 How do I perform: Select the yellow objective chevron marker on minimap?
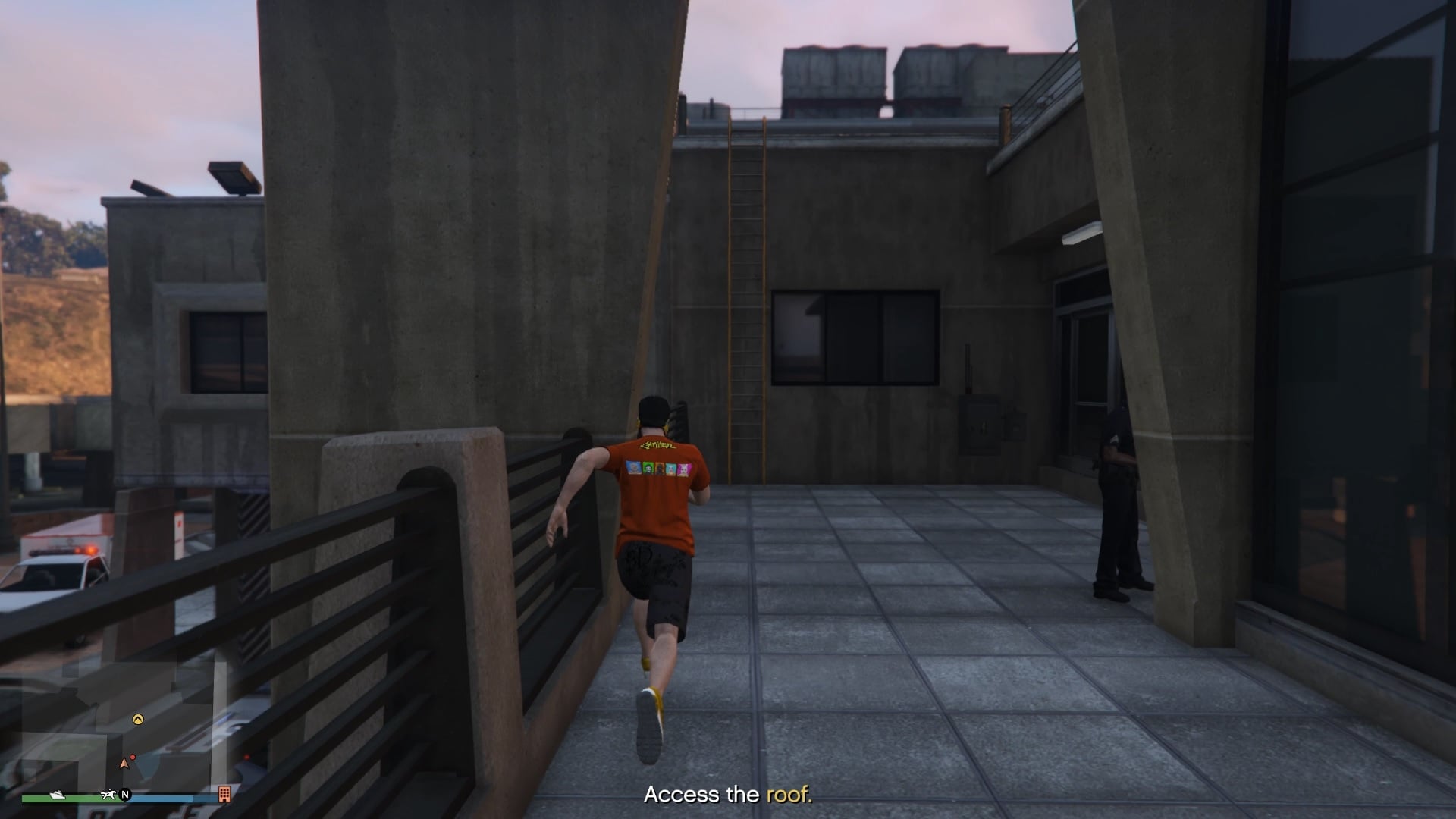click(138, 719)
